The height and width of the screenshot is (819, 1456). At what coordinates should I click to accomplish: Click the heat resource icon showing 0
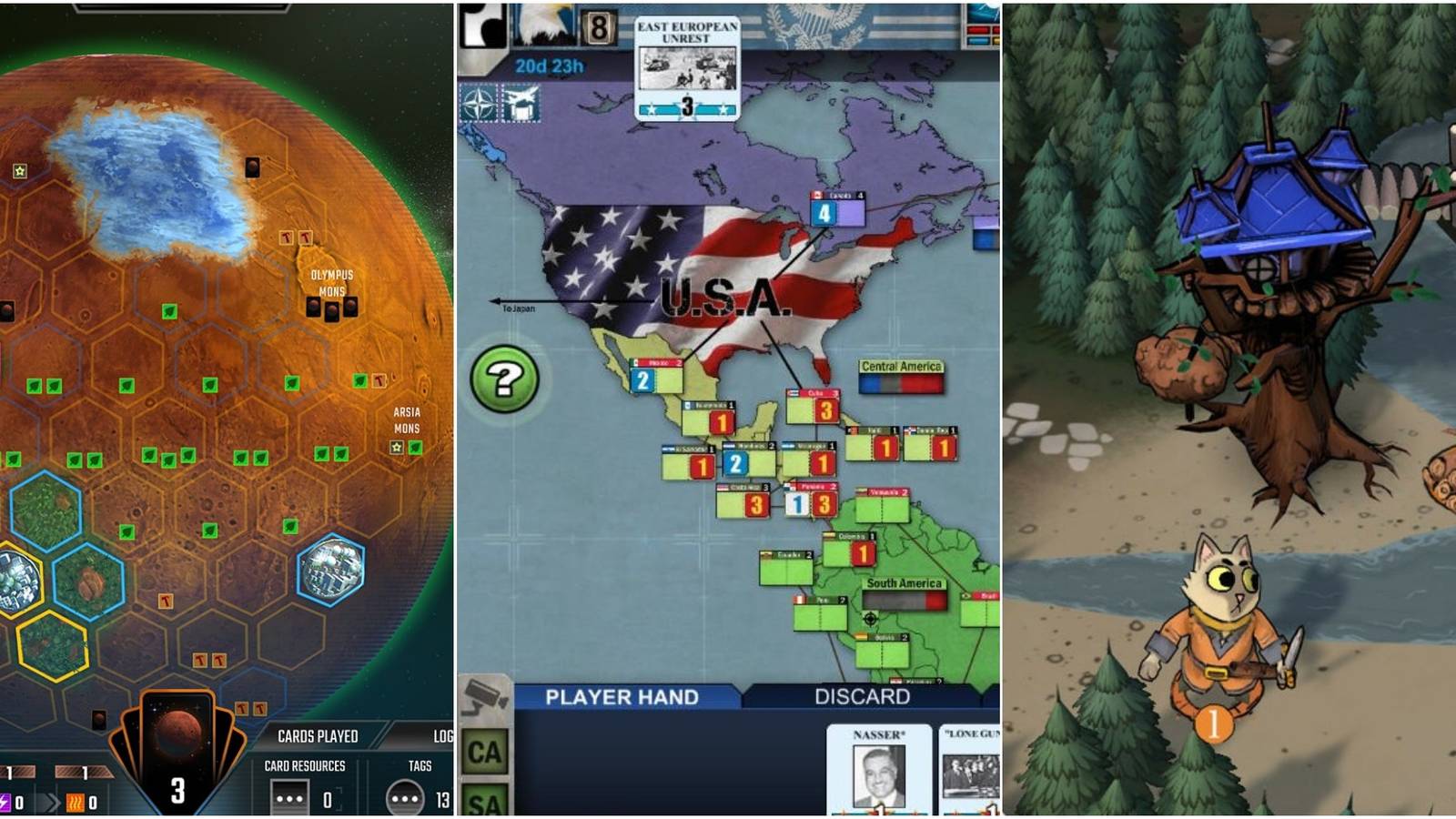pos(75,802)
